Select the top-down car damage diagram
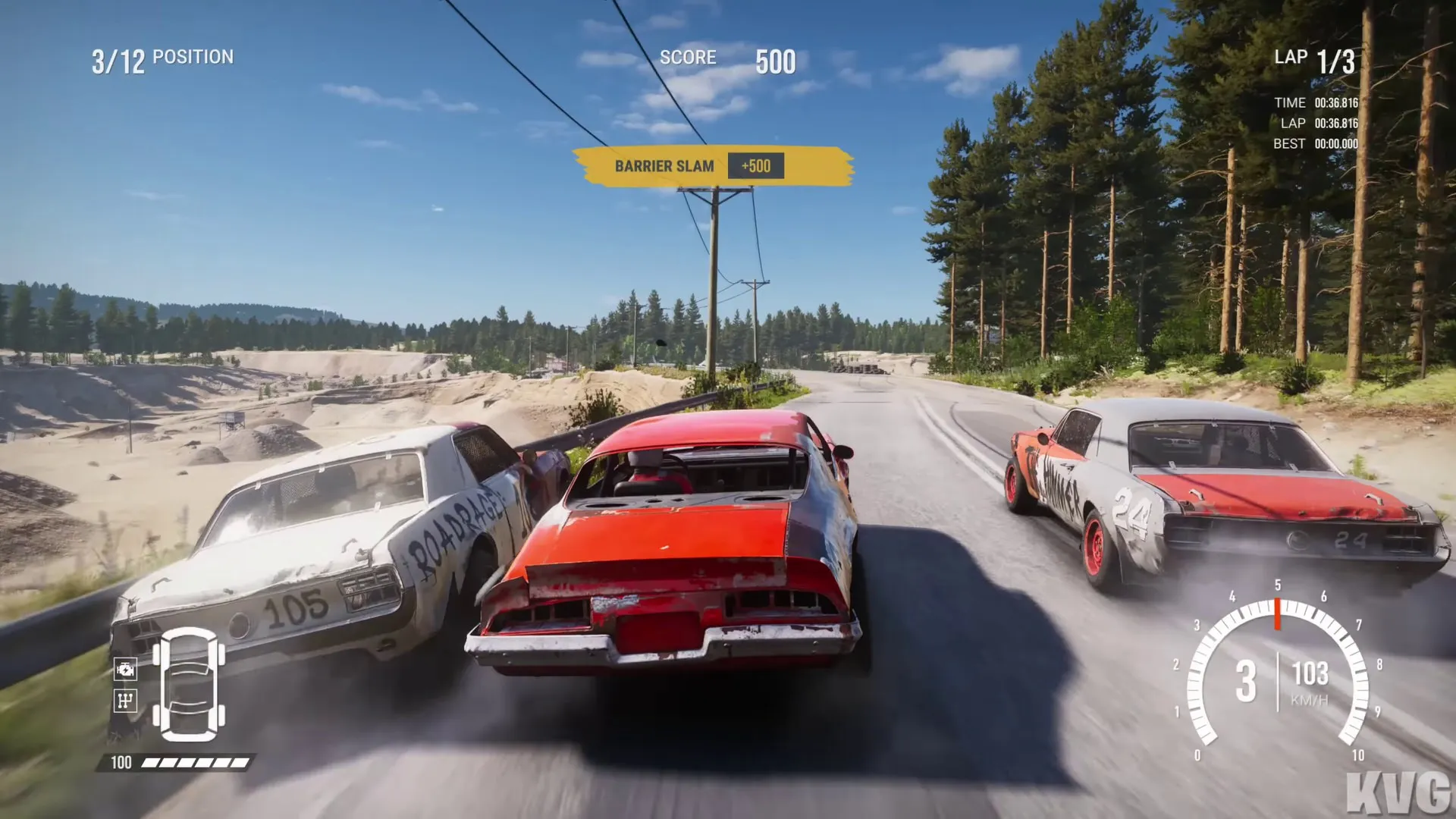This screenshot has width=1456, height=819. click(189, 684)
